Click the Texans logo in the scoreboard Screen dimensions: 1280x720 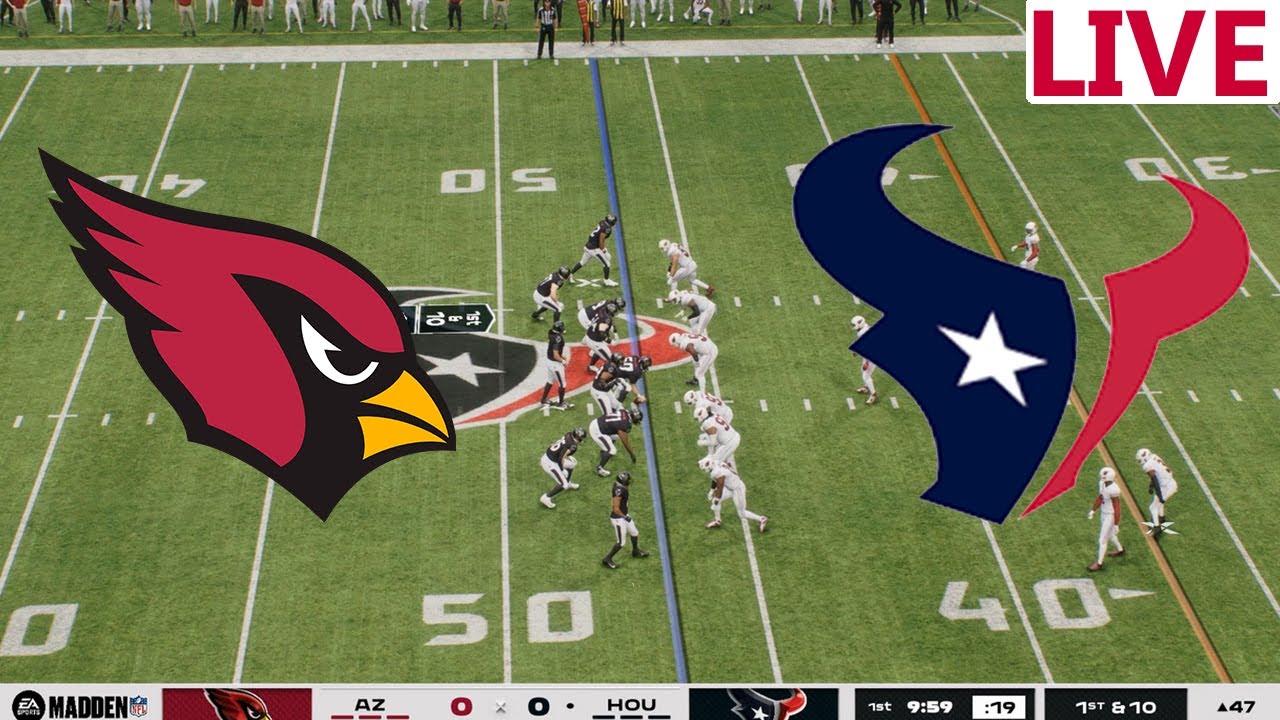click(765, 705)
